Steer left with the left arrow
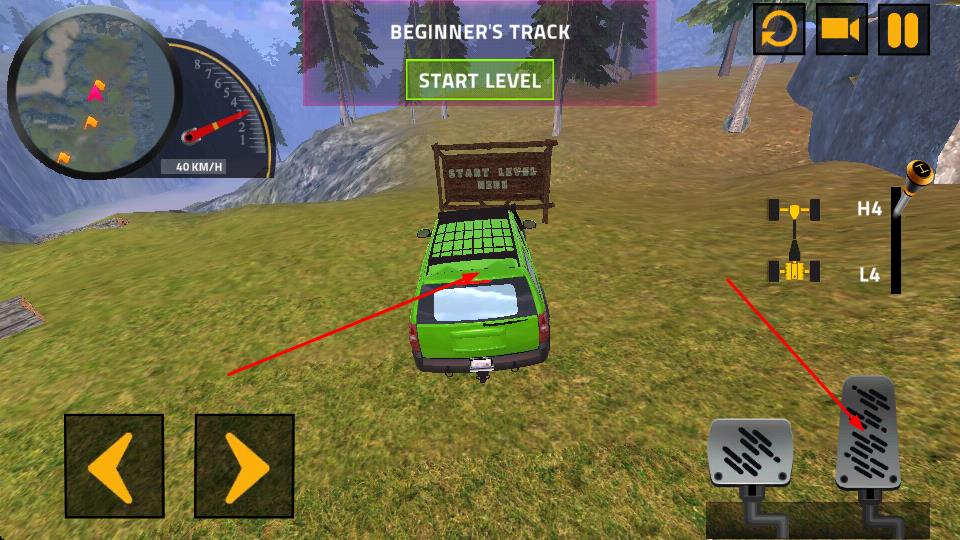This screenshot has height=540, width=960. coord(114,465)
